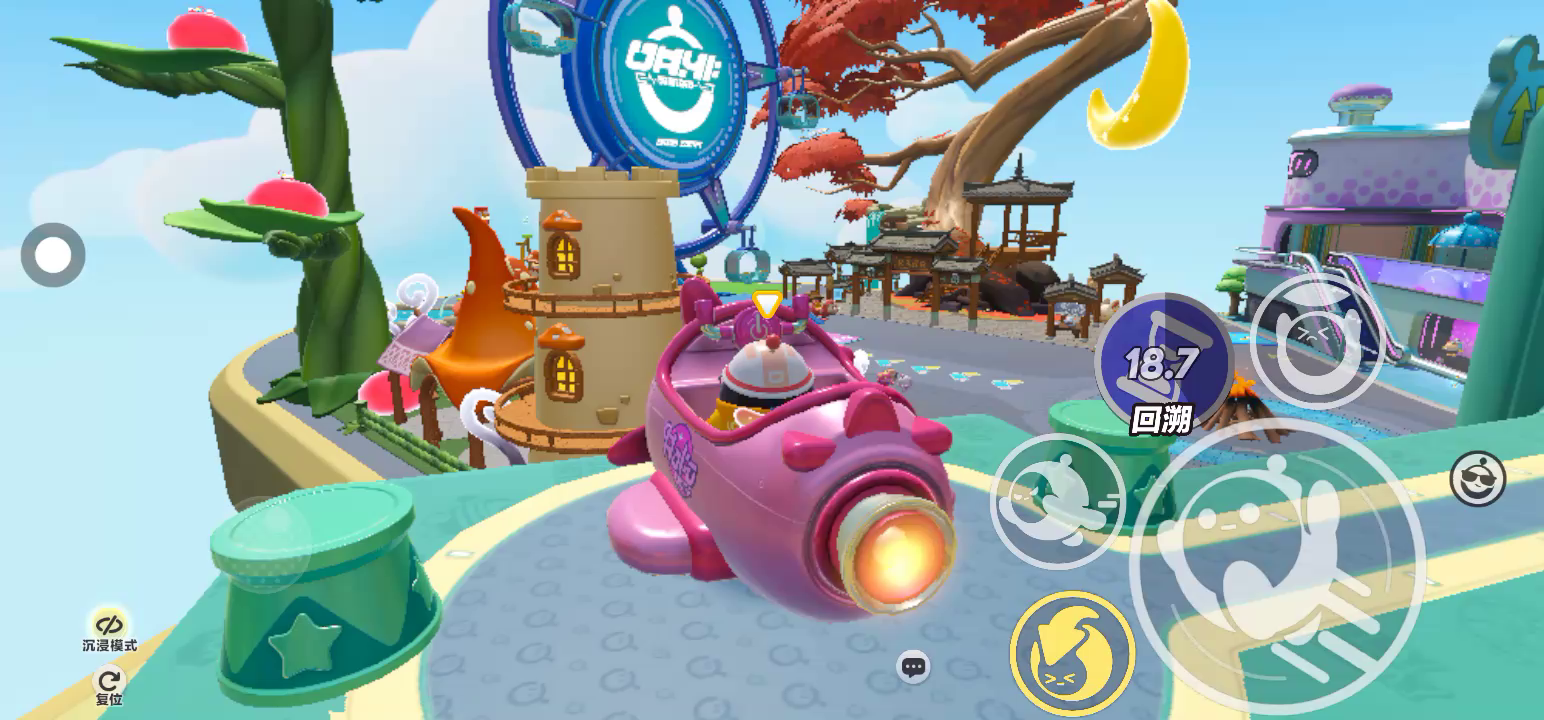Tap the white circle record button

pos(53,255)
